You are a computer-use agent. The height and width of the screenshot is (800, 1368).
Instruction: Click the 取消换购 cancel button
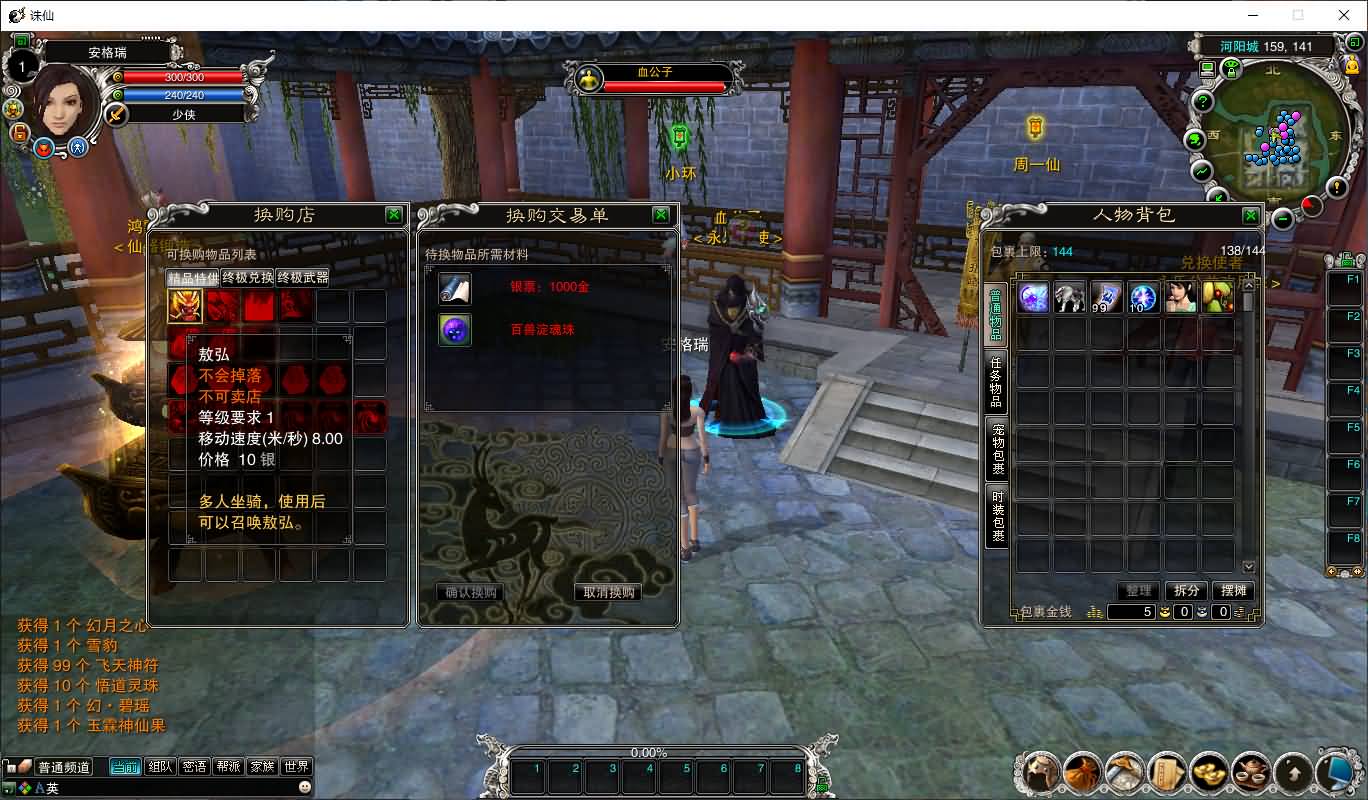(609, 592)
